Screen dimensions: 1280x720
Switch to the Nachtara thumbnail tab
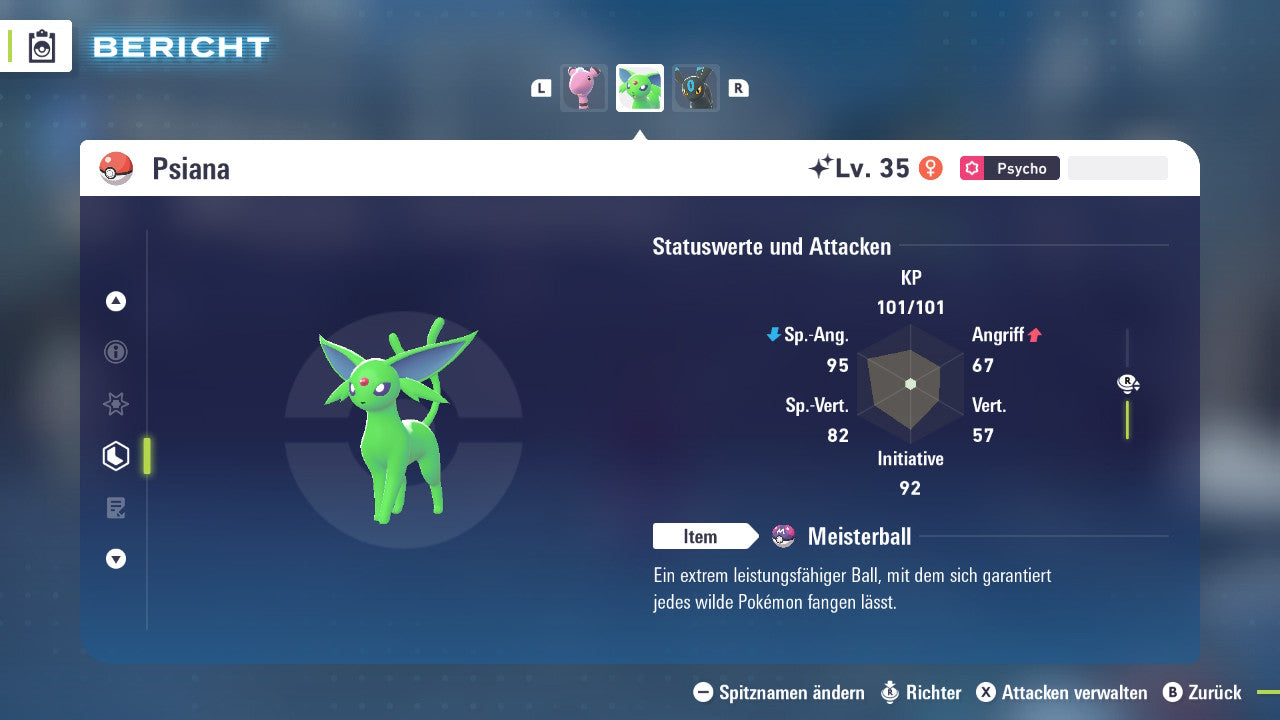click(x=695, y=87)
